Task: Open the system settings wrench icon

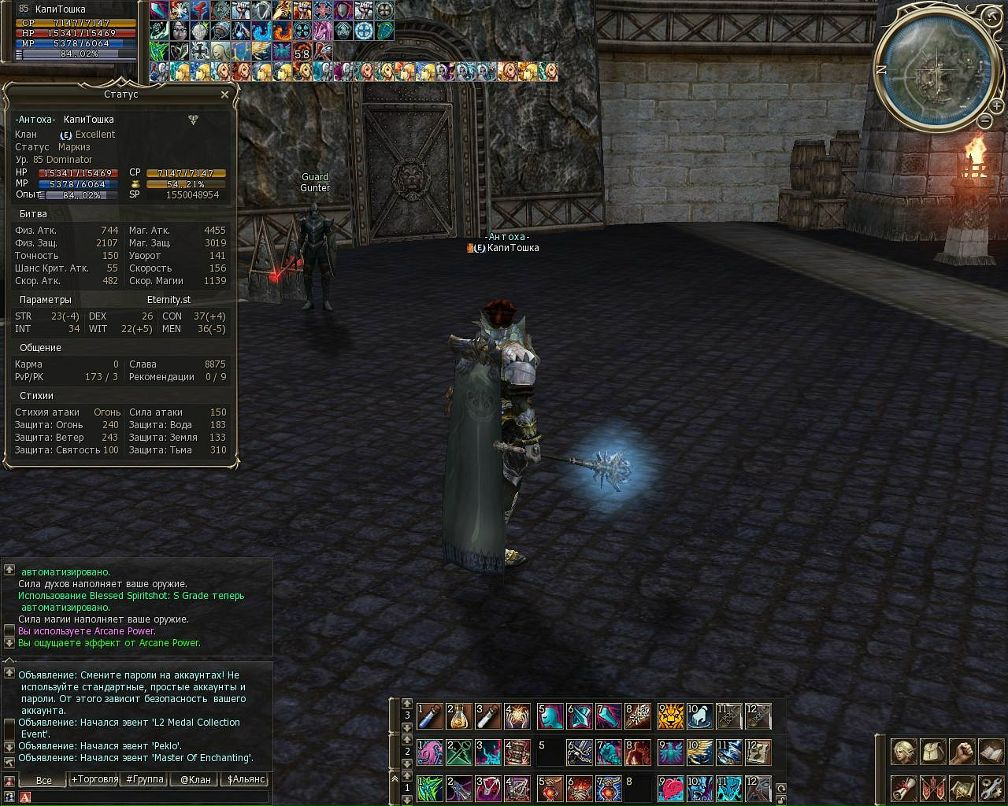Action: 991,786
